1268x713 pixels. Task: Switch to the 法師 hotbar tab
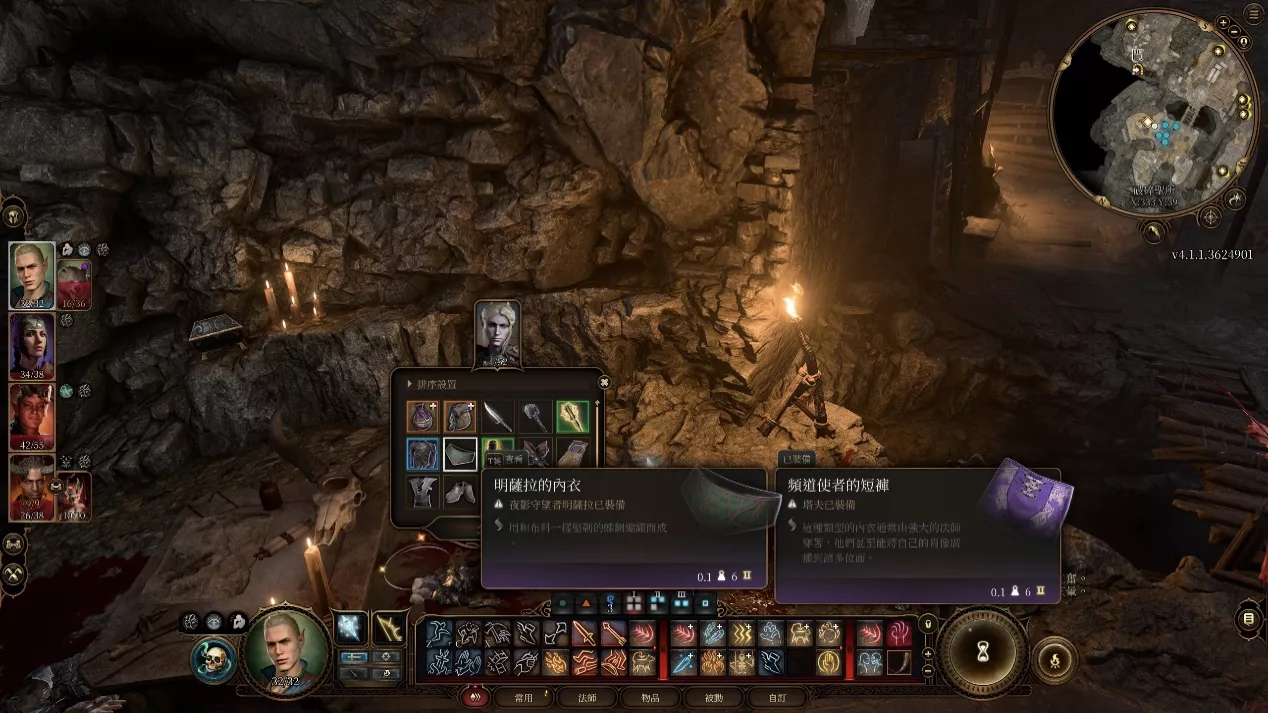coord(586,697)
